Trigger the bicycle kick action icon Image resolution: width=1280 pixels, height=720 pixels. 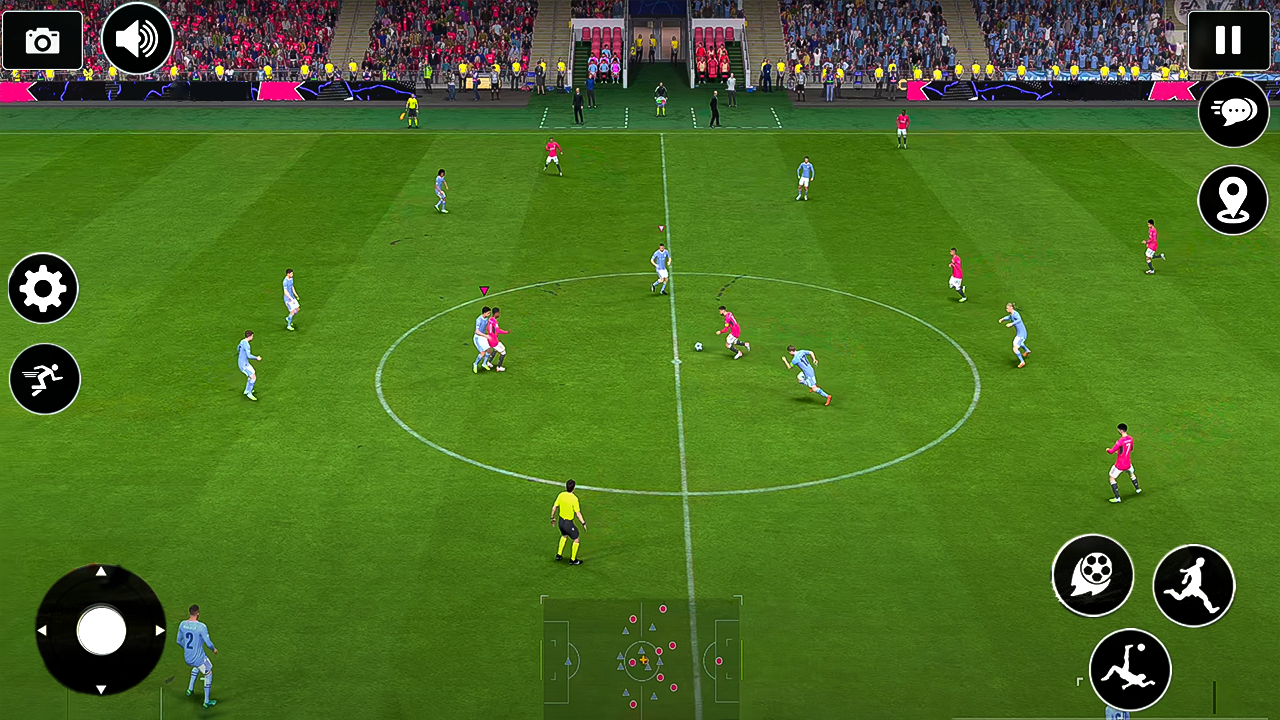tap(1129, 670)
